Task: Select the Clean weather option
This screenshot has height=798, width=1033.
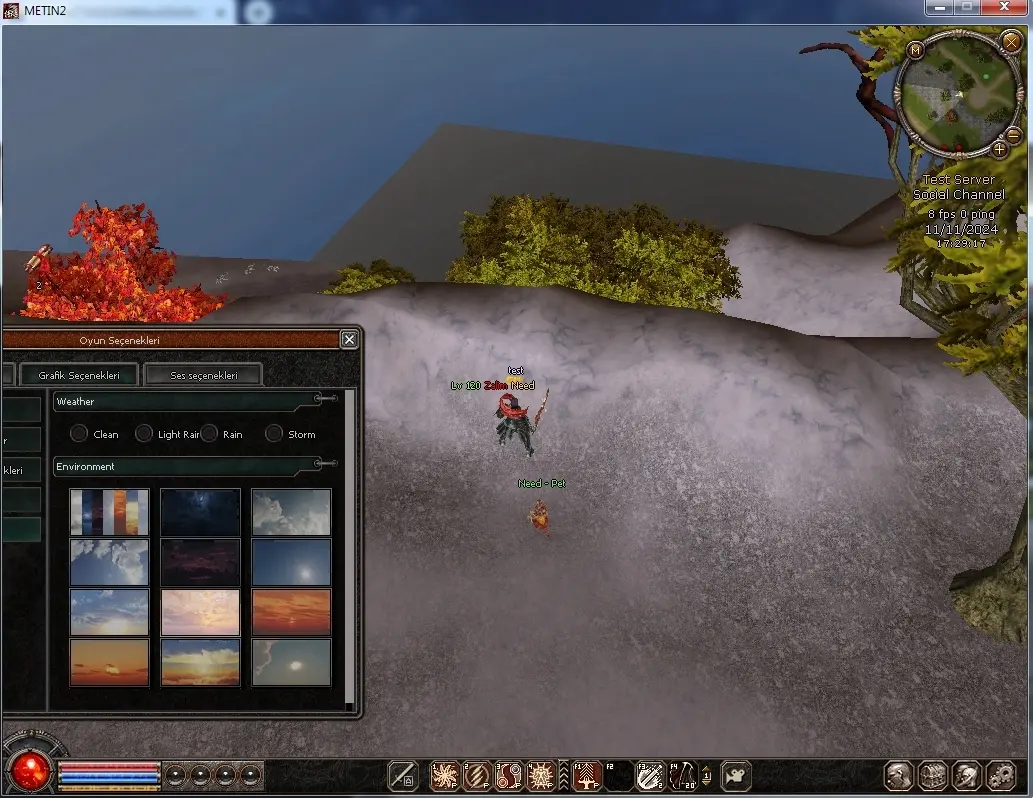Action: click(79, 434)
